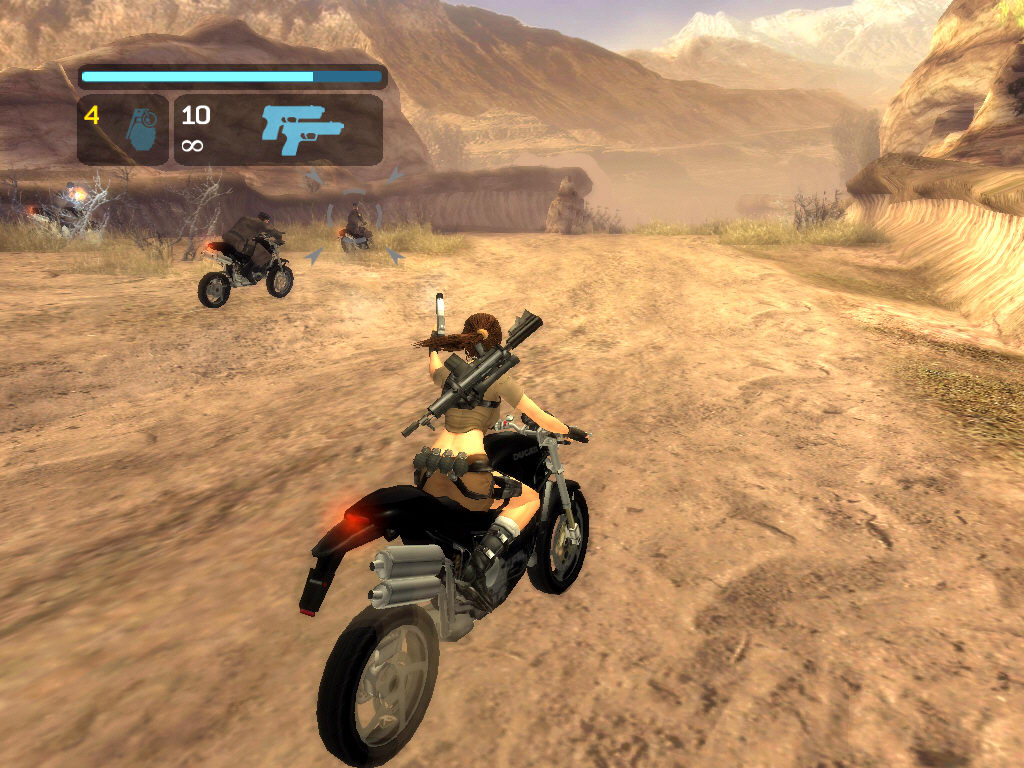The image size is (1024, 768).
Task: Click the dual pistols weapon icon
Action: coord(302,129)
